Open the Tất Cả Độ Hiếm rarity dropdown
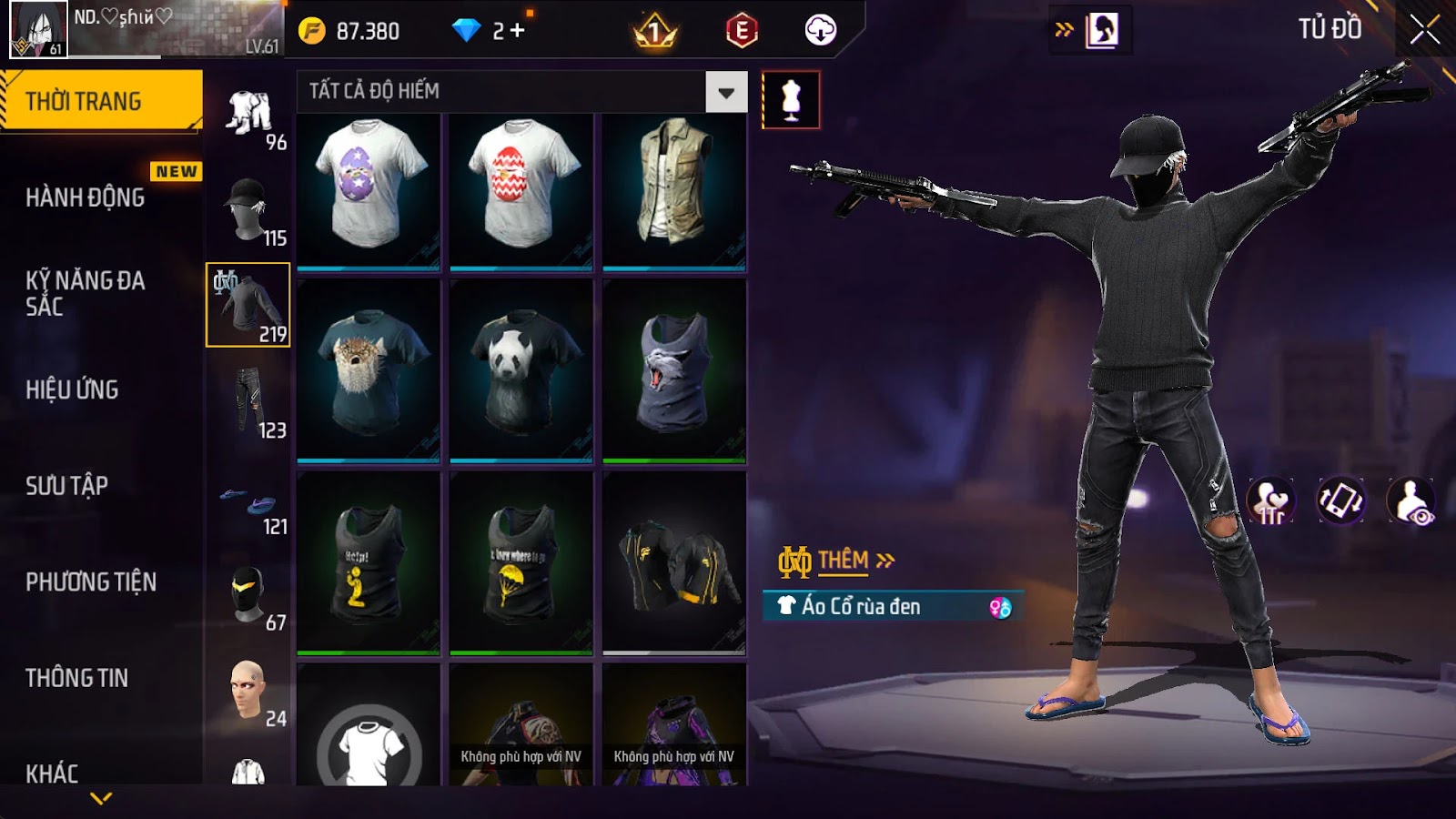1456x819 pixels. click(725, 92)
